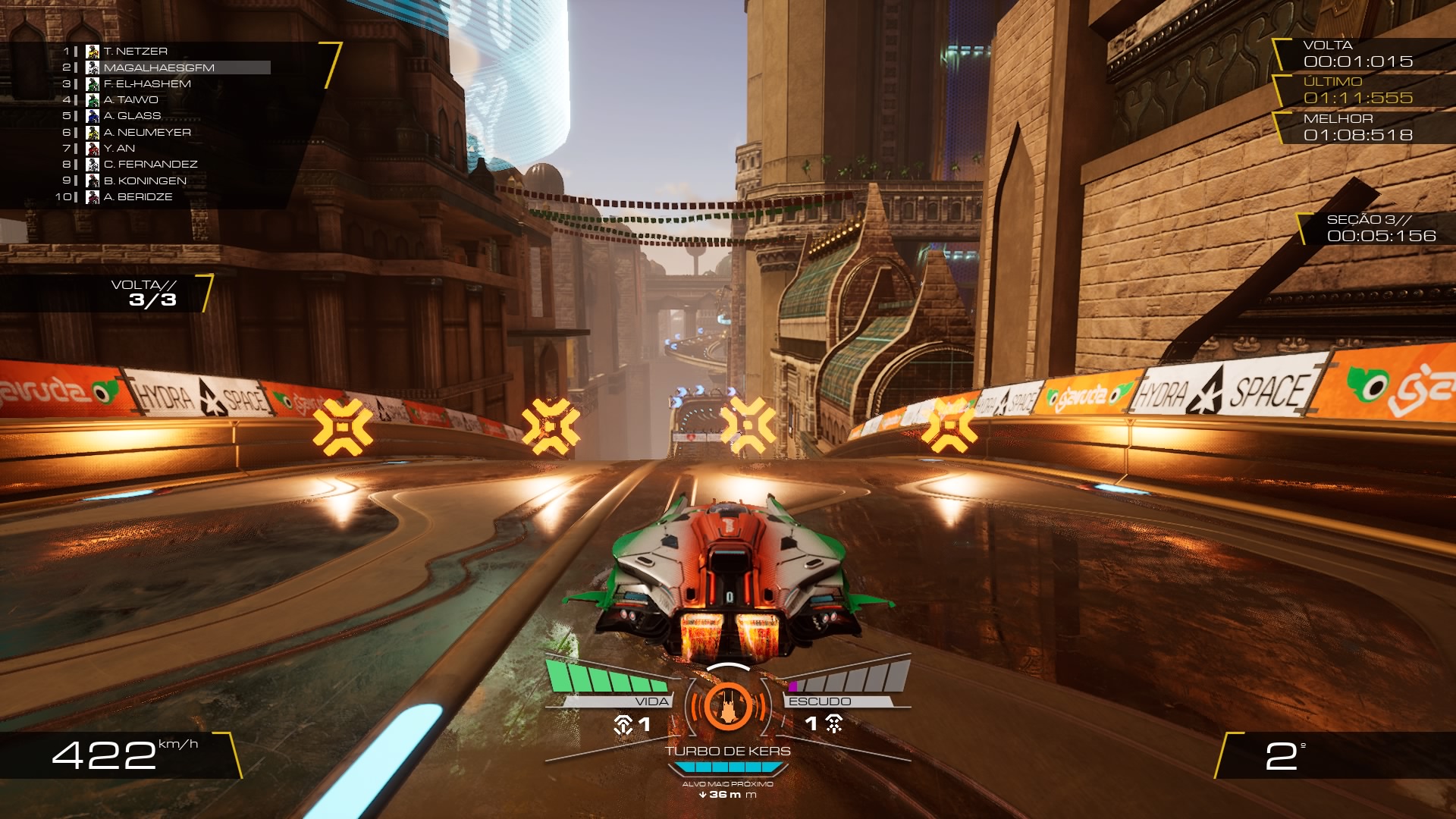Select C. Fernandez's leaderboard row
The width and height of the screenshot is (1456, 819).
coord(150,165)
